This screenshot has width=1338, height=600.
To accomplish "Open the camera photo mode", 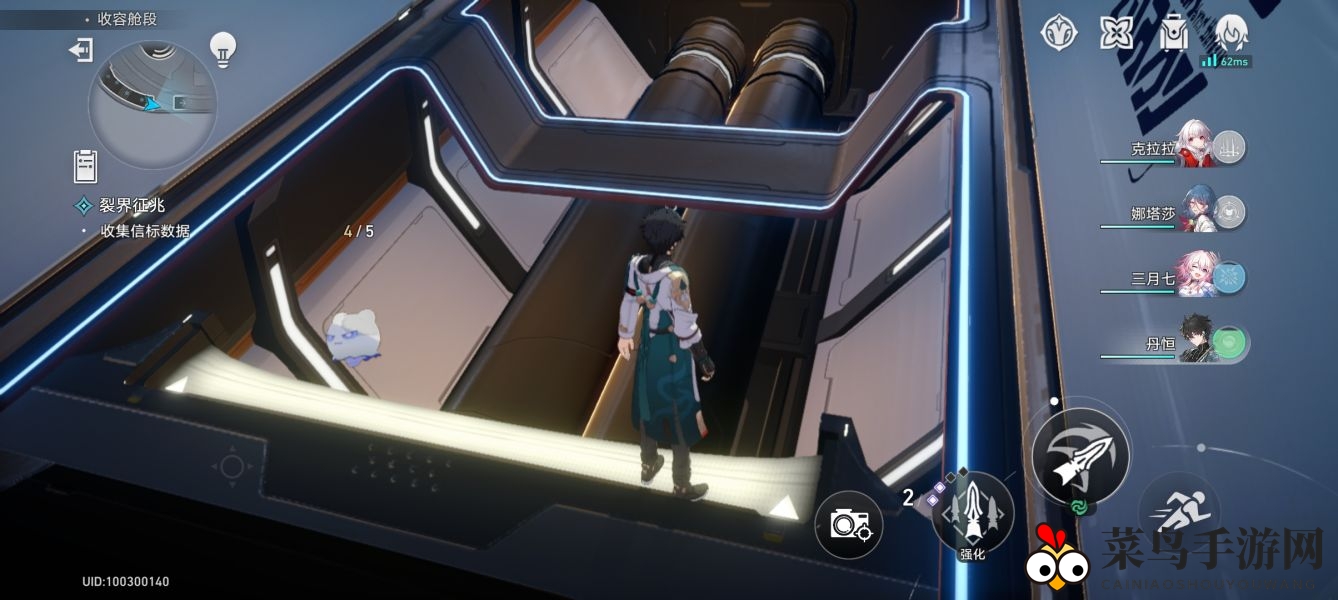I will point(849,524).
